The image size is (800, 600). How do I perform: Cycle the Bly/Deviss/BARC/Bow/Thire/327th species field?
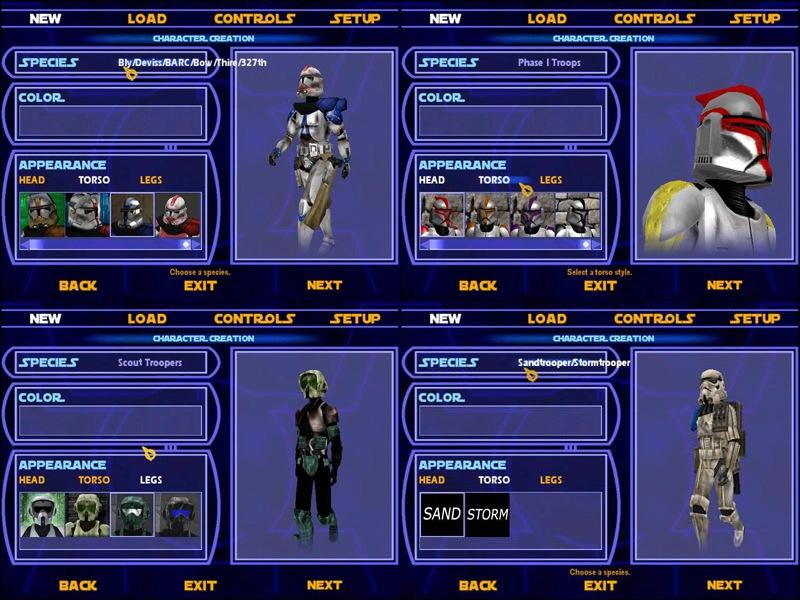[188, 62]
